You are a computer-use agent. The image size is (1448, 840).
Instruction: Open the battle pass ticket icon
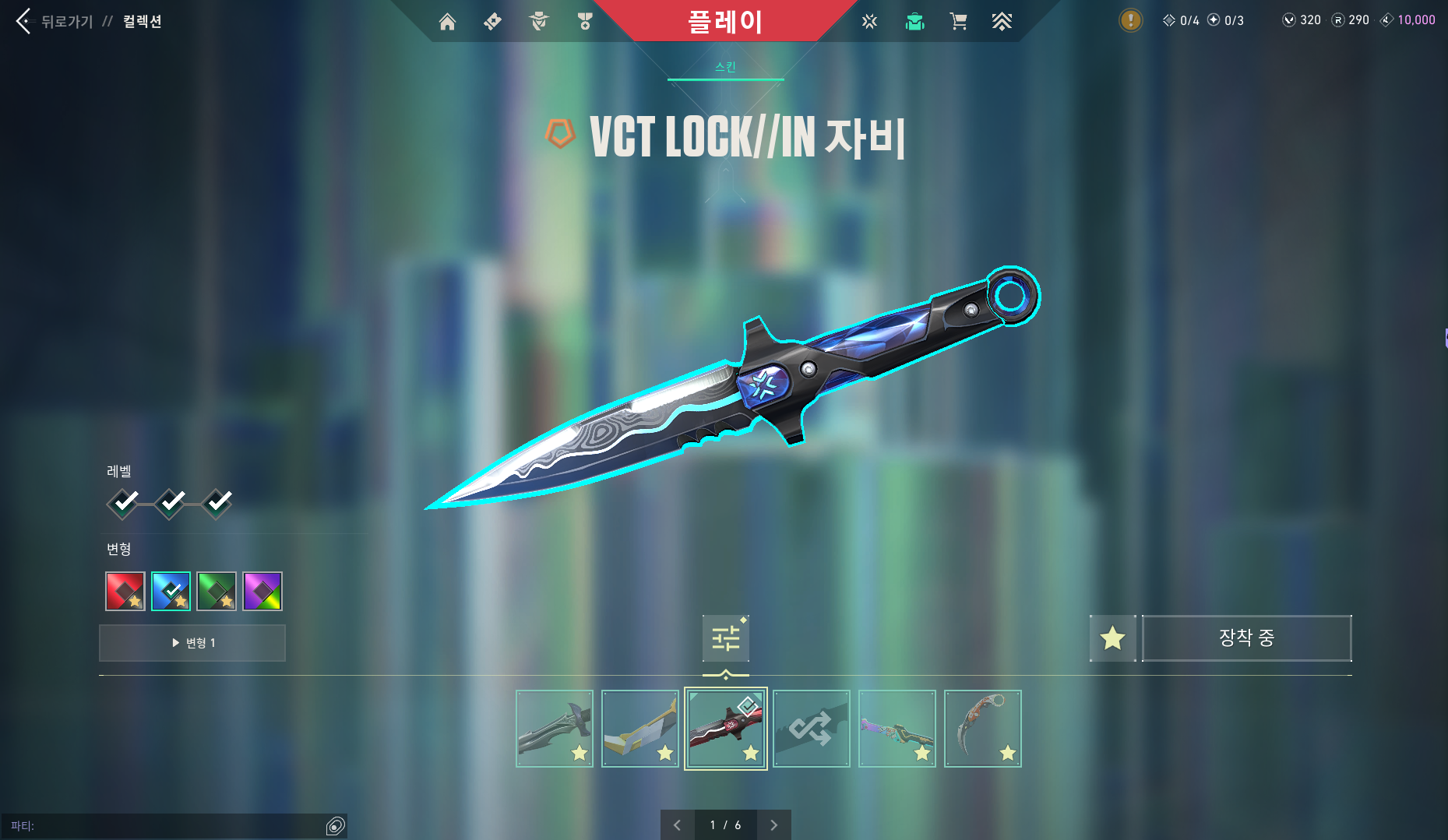pos(492,22)
